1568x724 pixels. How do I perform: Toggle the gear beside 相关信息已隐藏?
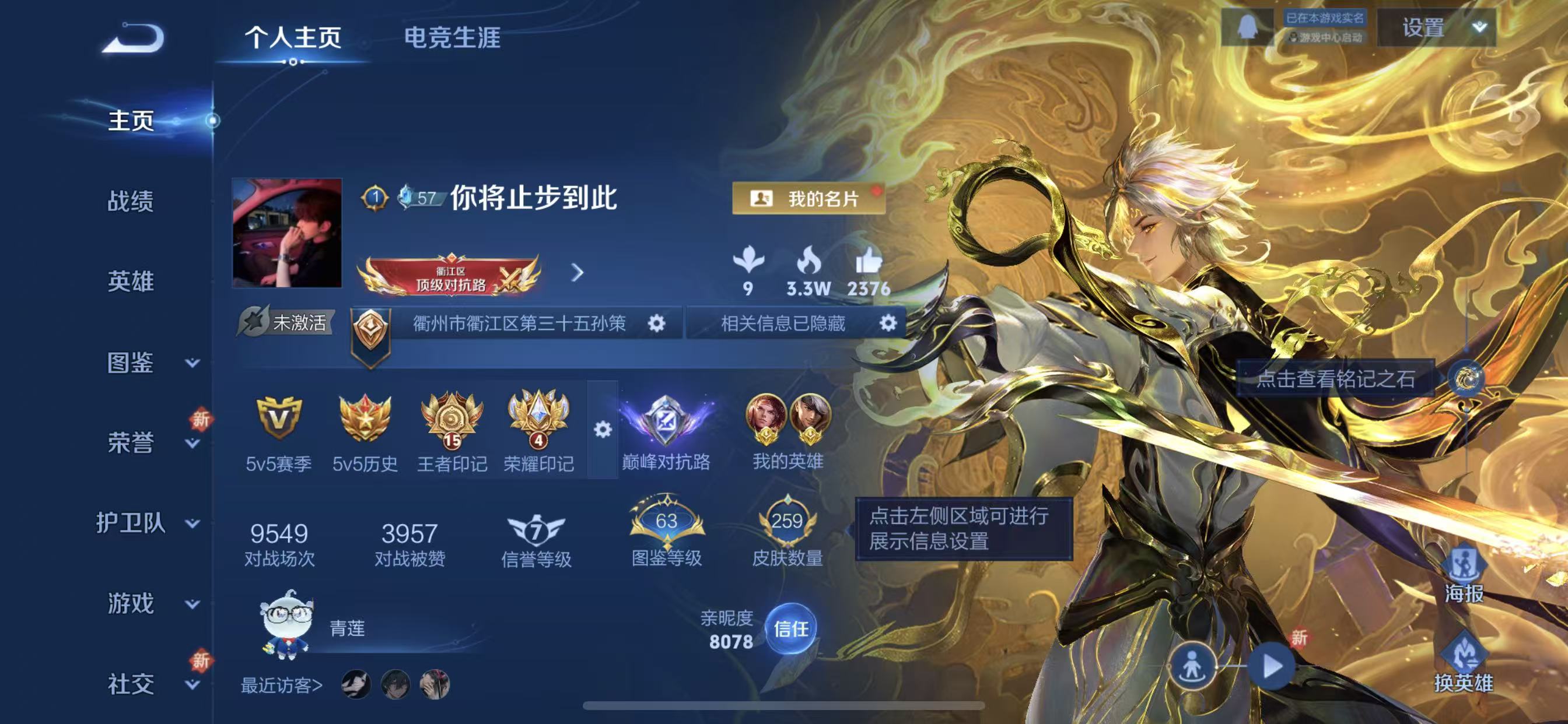890,324
